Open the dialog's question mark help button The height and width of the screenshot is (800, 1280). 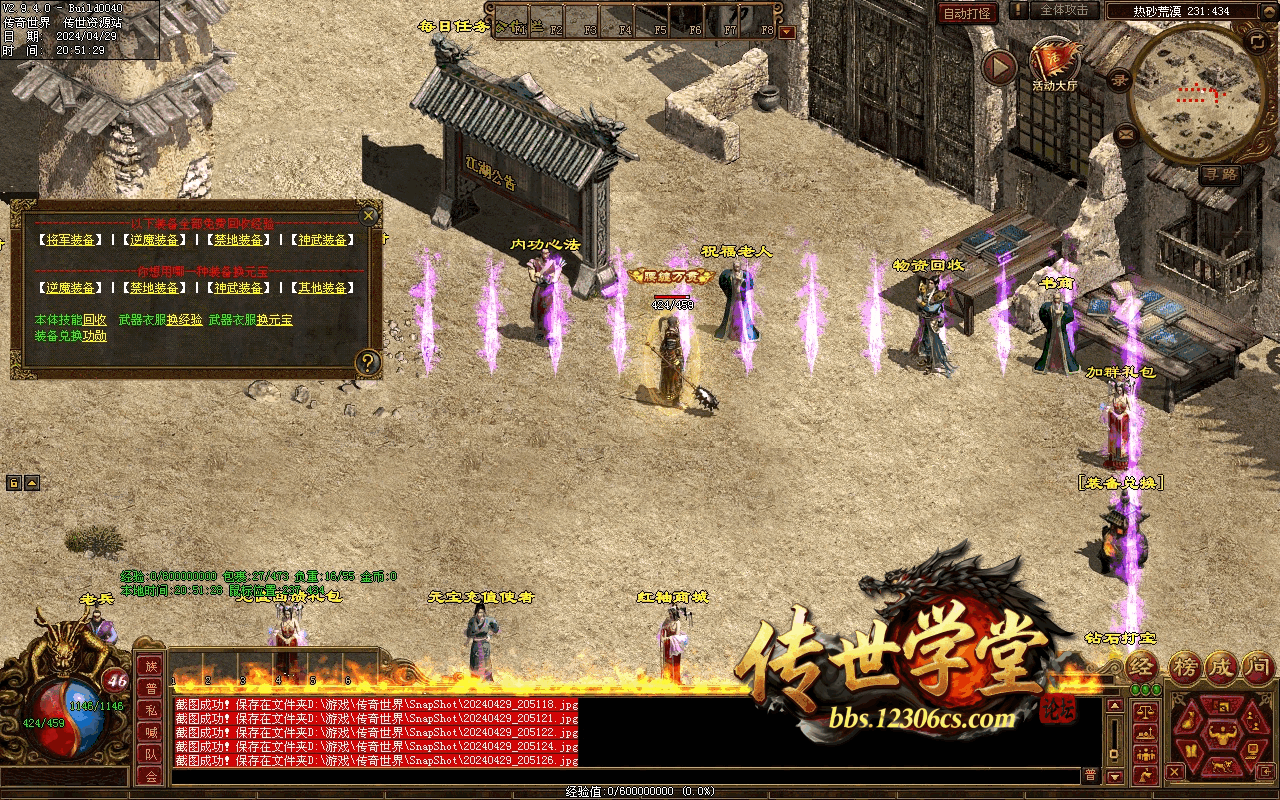[369, 362]
